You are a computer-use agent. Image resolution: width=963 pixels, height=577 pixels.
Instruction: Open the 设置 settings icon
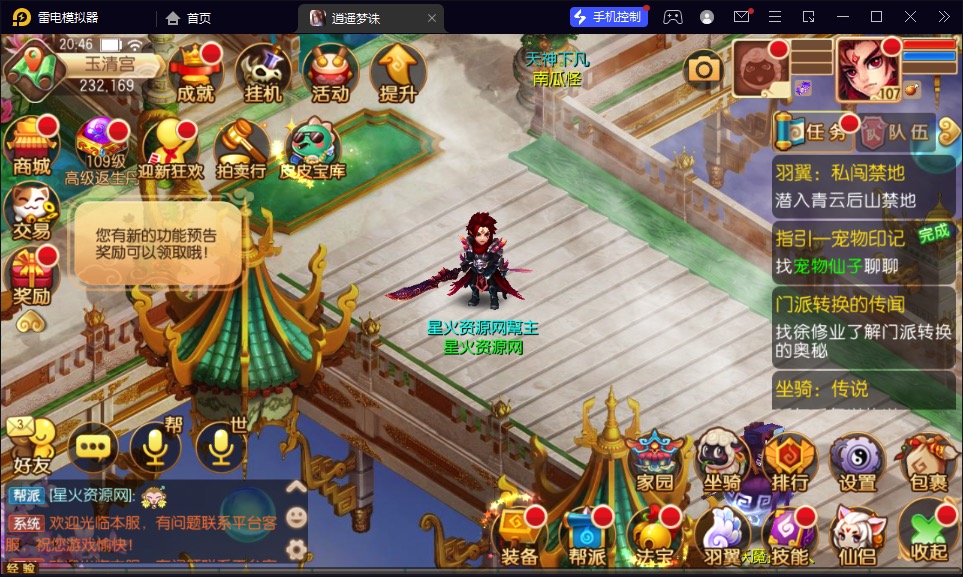pos(857,463)
